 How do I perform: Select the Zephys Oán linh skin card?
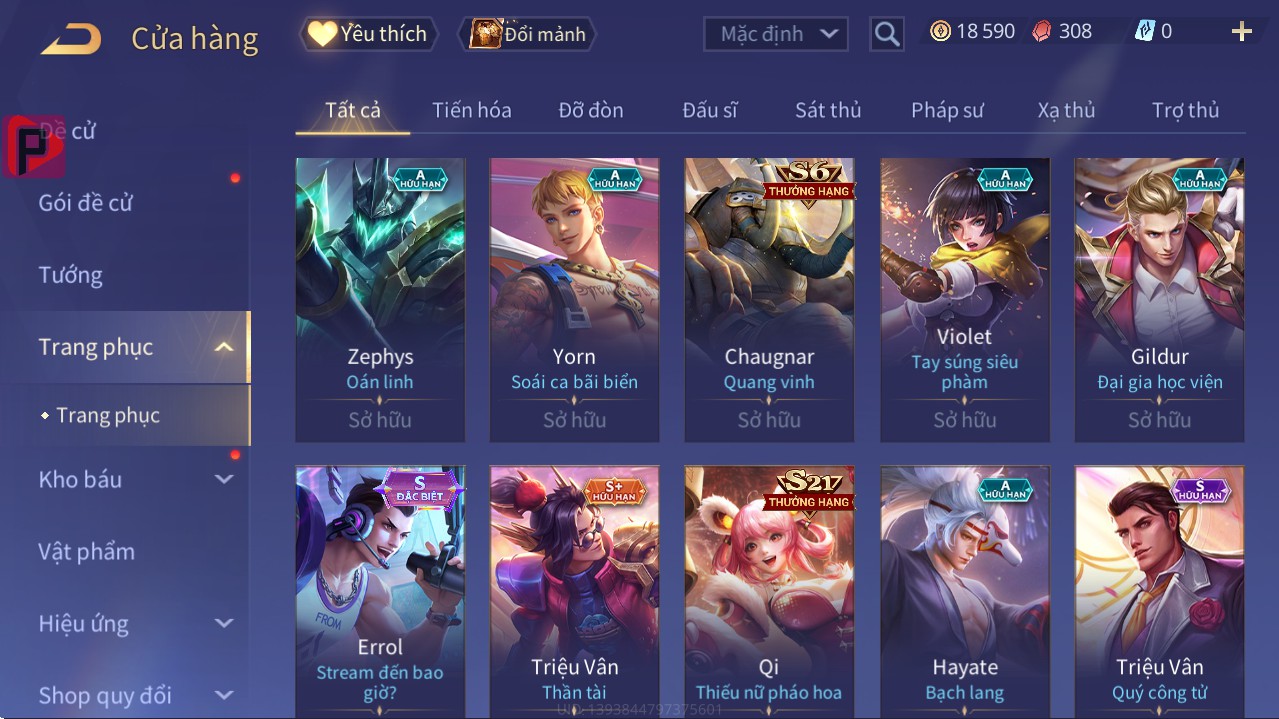pyautogui.click(x=380, y=299)
